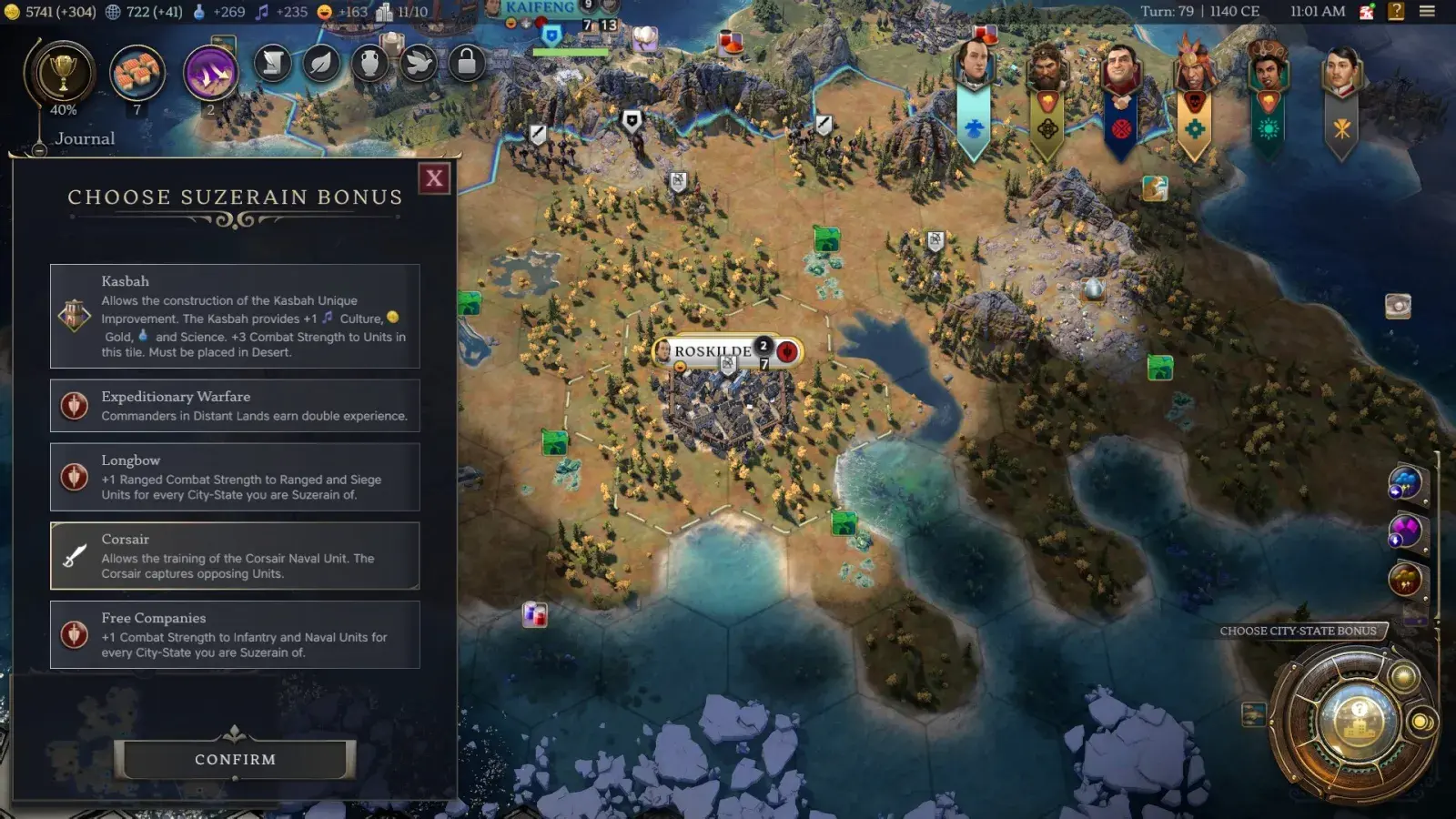This screenshot has height=819, width=1456.
Task: Click the Journal label
Action: [x=85, y=138]
